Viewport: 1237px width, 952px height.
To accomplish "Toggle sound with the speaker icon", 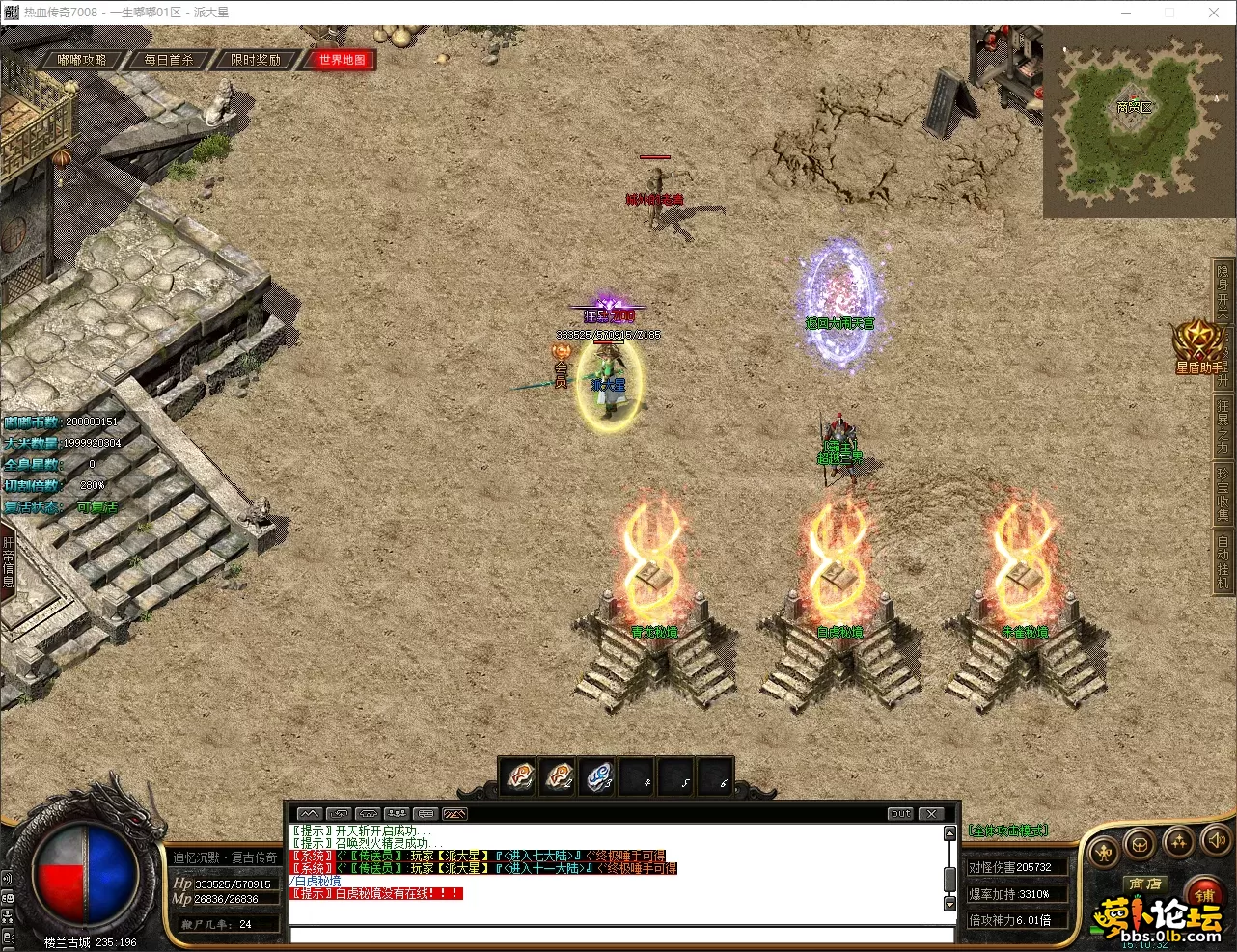I will 1216,840.
